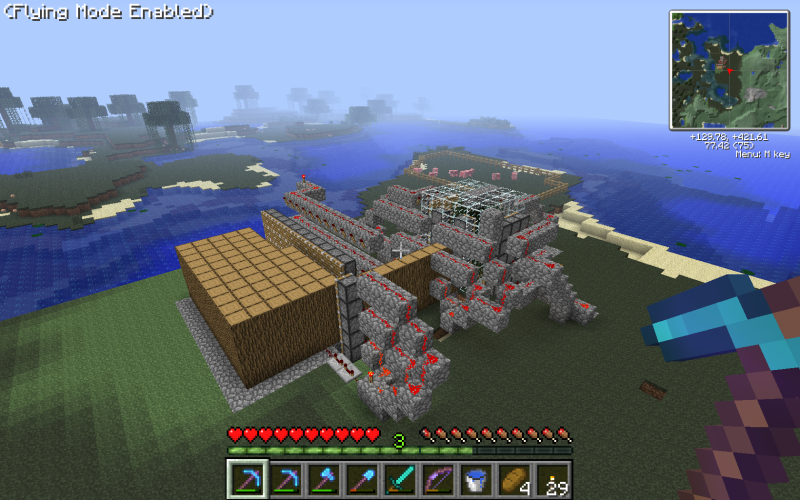Select the highlighted diamond pickaxe hotbar slot

point(247,479)
